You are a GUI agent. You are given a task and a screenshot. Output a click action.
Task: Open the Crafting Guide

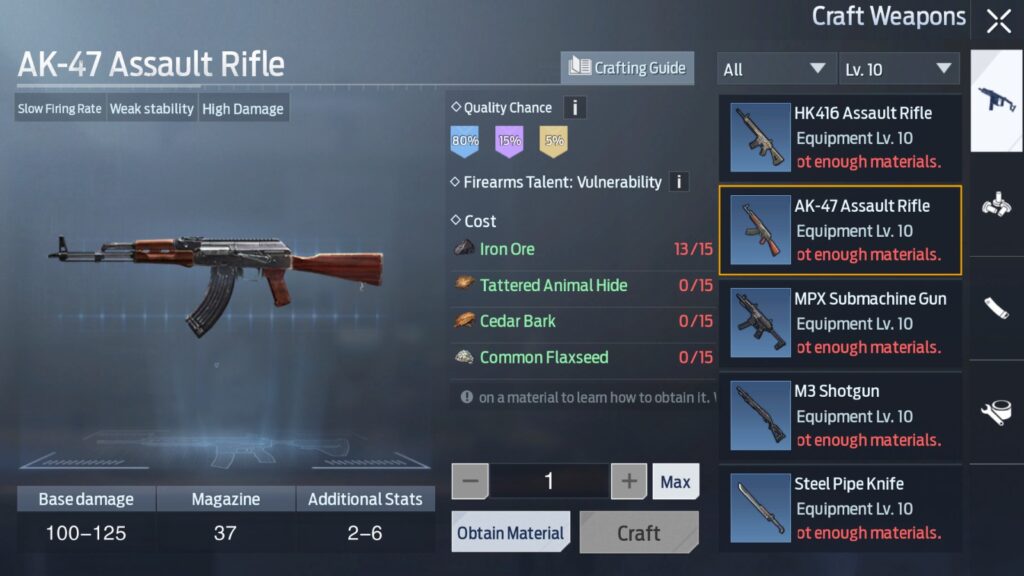(627, 68)
